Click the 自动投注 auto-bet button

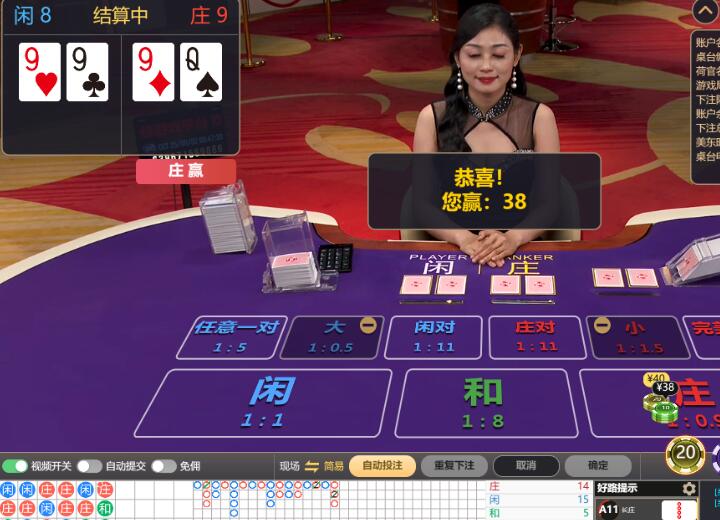tap(382, 466)
